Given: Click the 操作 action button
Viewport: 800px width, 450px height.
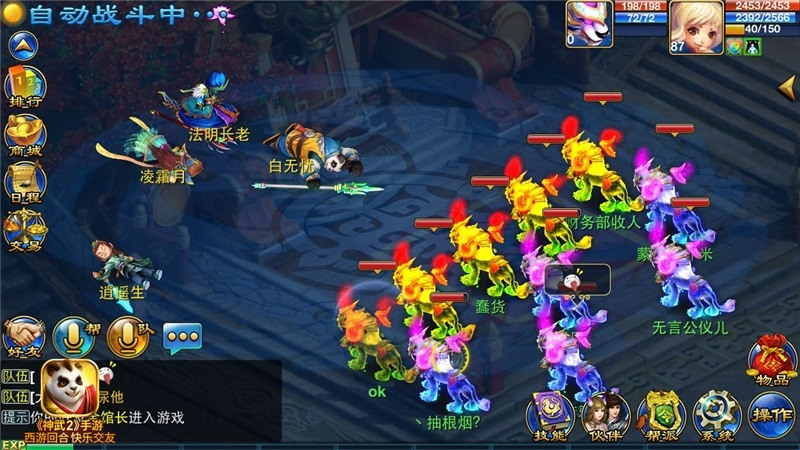Looking at the screenshot, I should (x=772, y=414).
